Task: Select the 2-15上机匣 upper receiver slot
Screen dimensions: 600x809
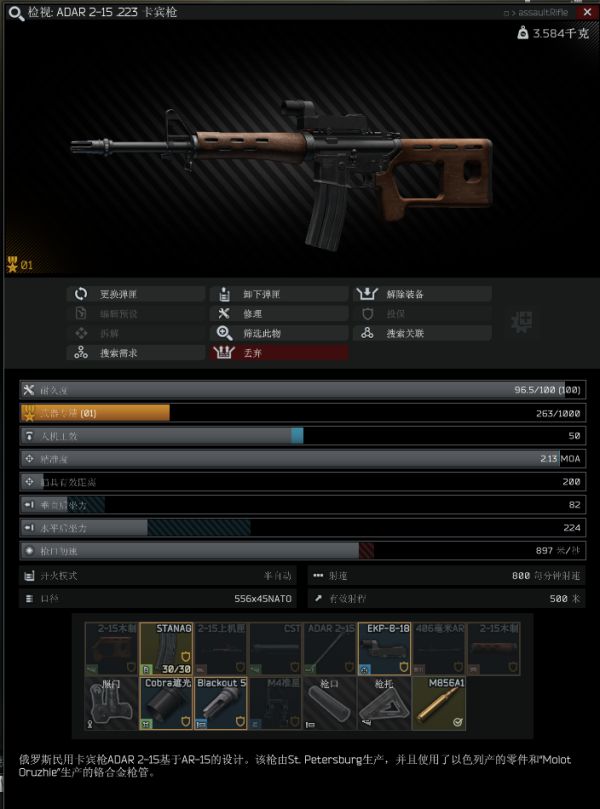Action: pos(221,648)
